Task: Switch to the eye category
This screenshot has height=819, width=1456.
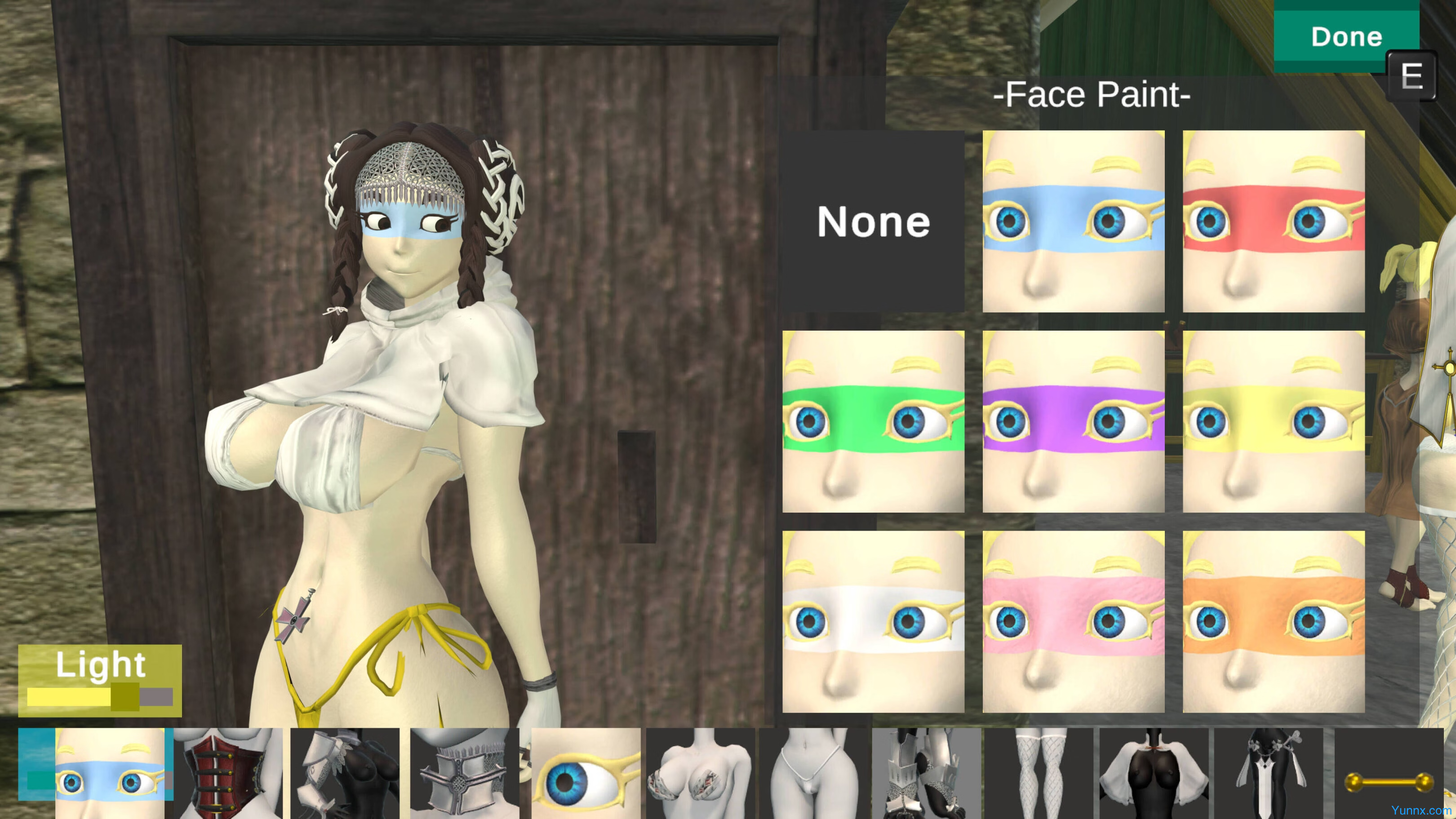Action: 586,772
